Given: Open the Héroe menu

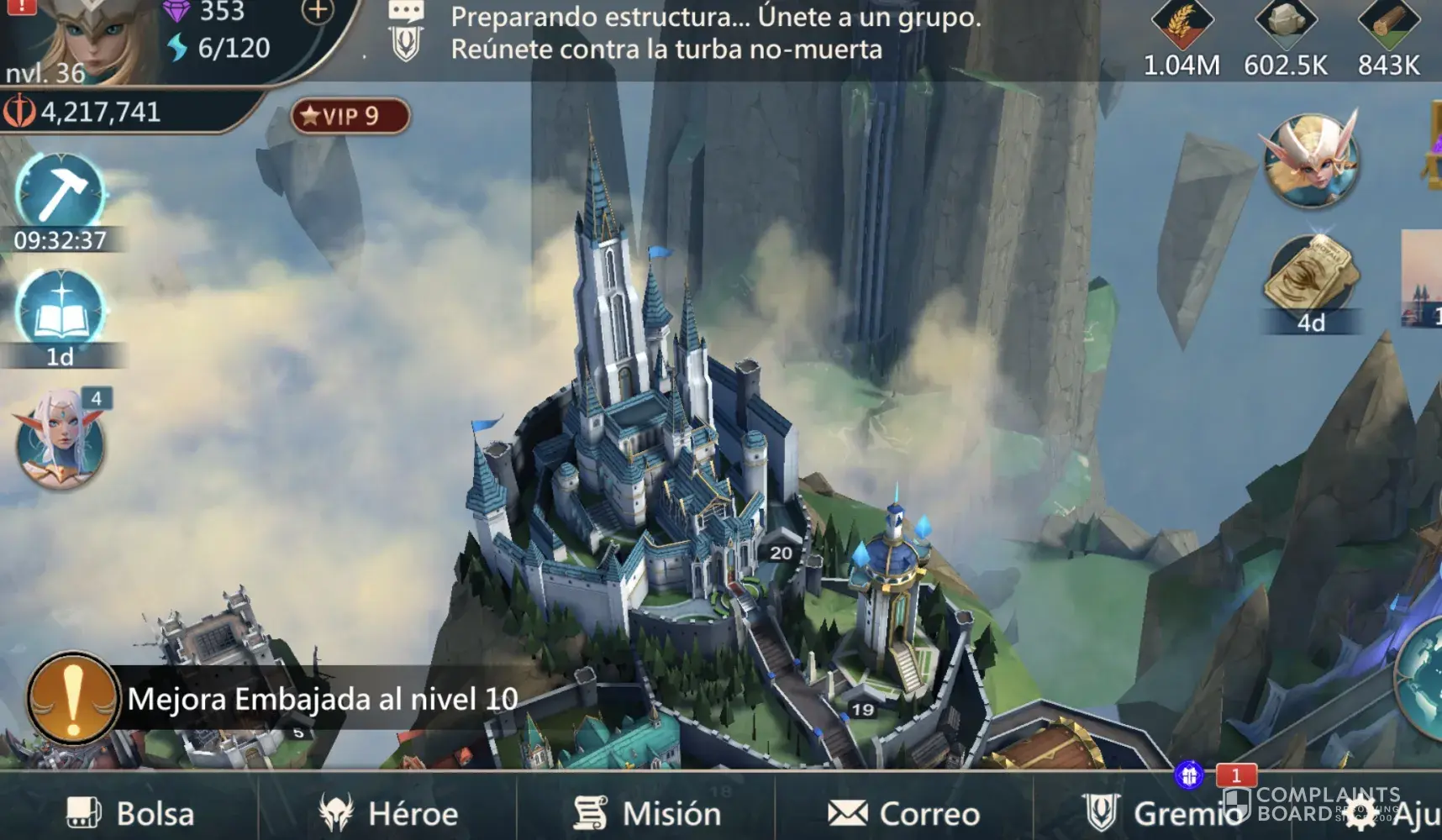Looking at the screenshot, I should coord(389,813).
